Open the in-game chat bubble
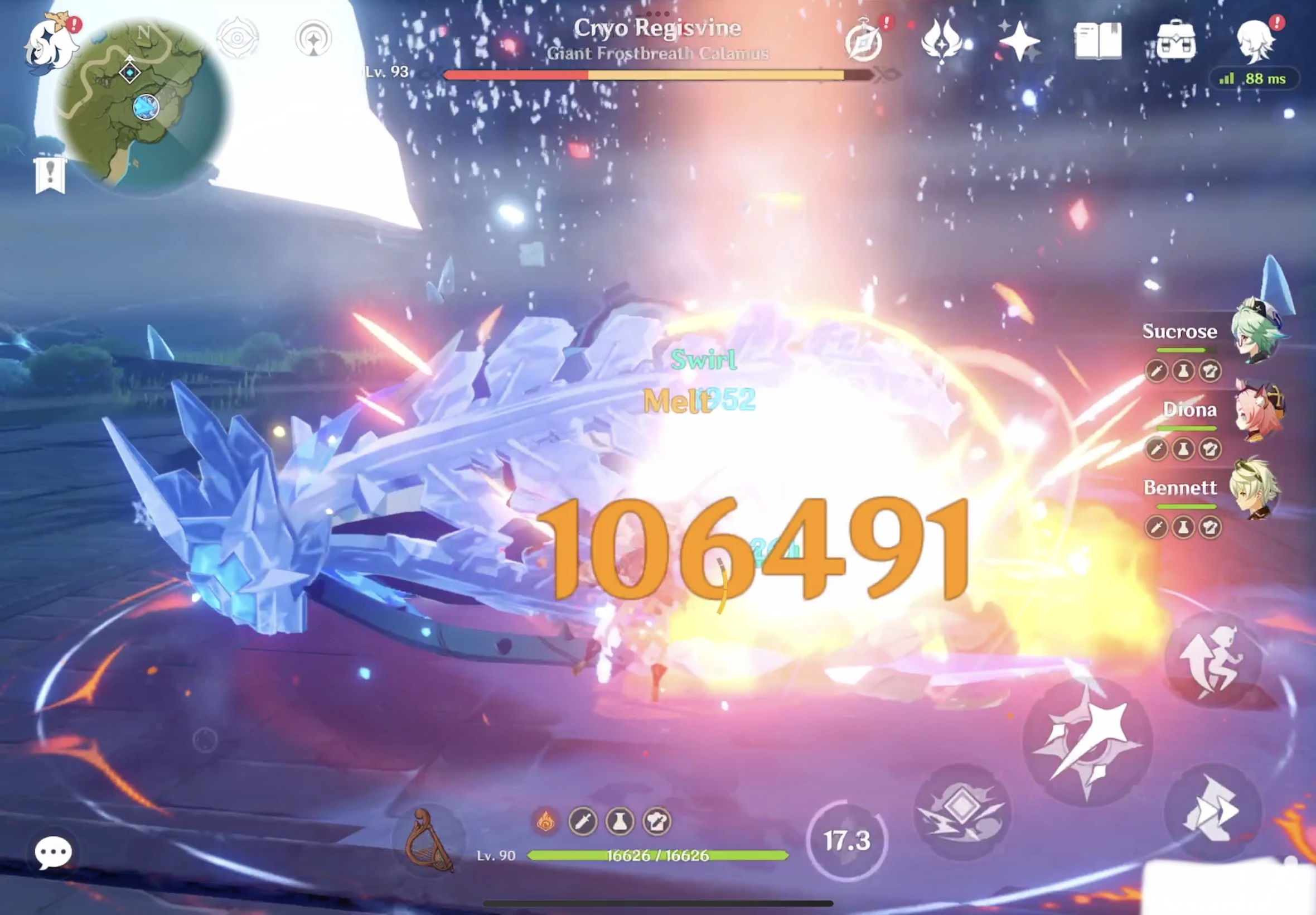Viewport: 1316px width, 915px height. tap(53, 853)
